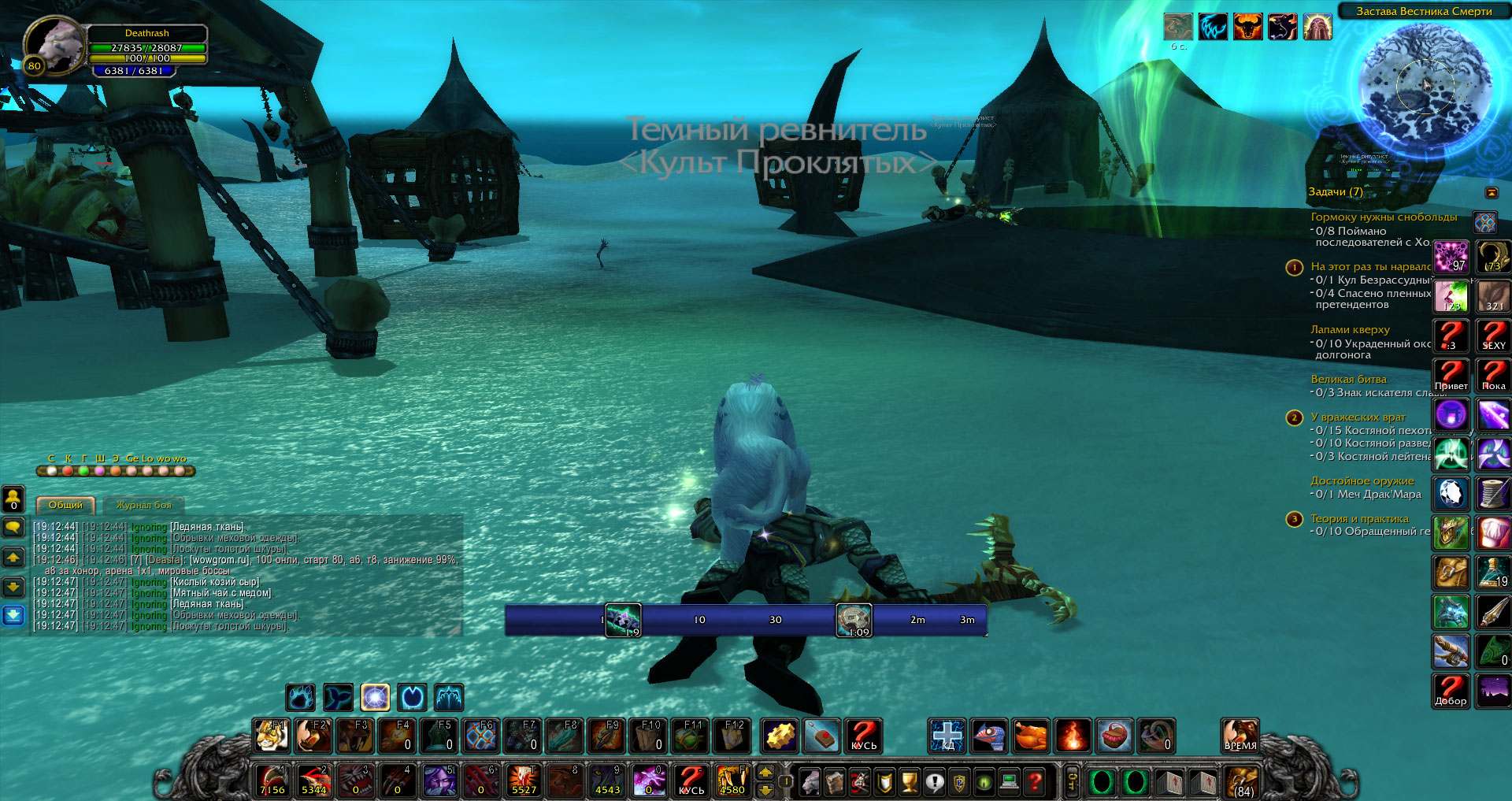Activate the glowing white orb stance button
1512x801 pixels.
coord(375,697)
